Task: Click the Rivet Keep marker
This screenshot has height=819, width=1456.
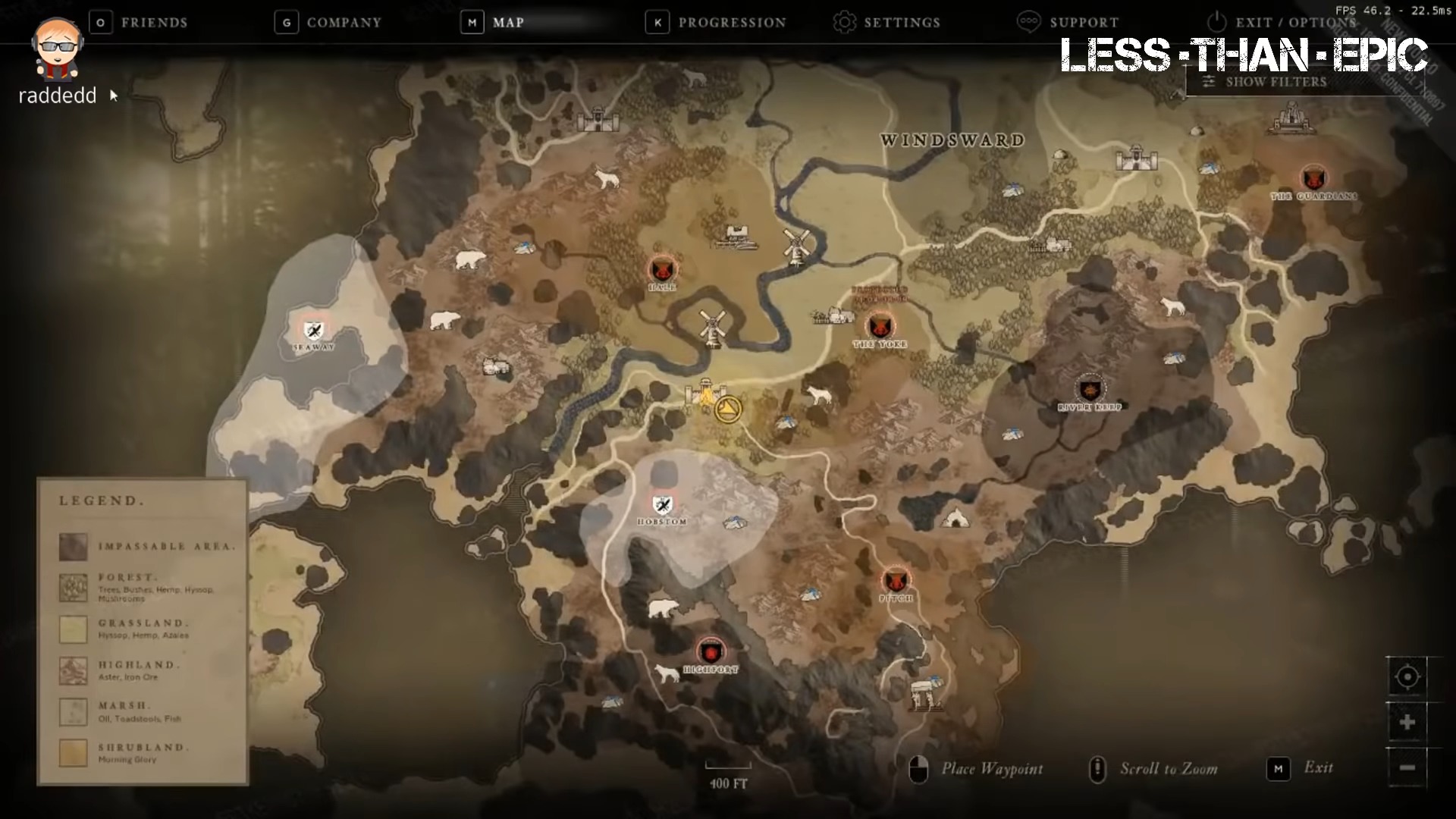Action: click(1090, 388)
